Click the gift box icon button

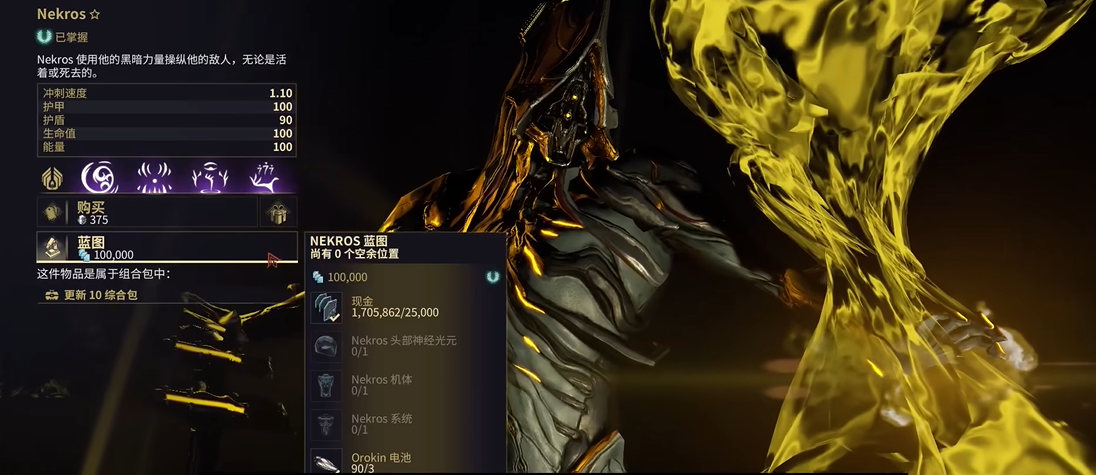pos(278,212)
